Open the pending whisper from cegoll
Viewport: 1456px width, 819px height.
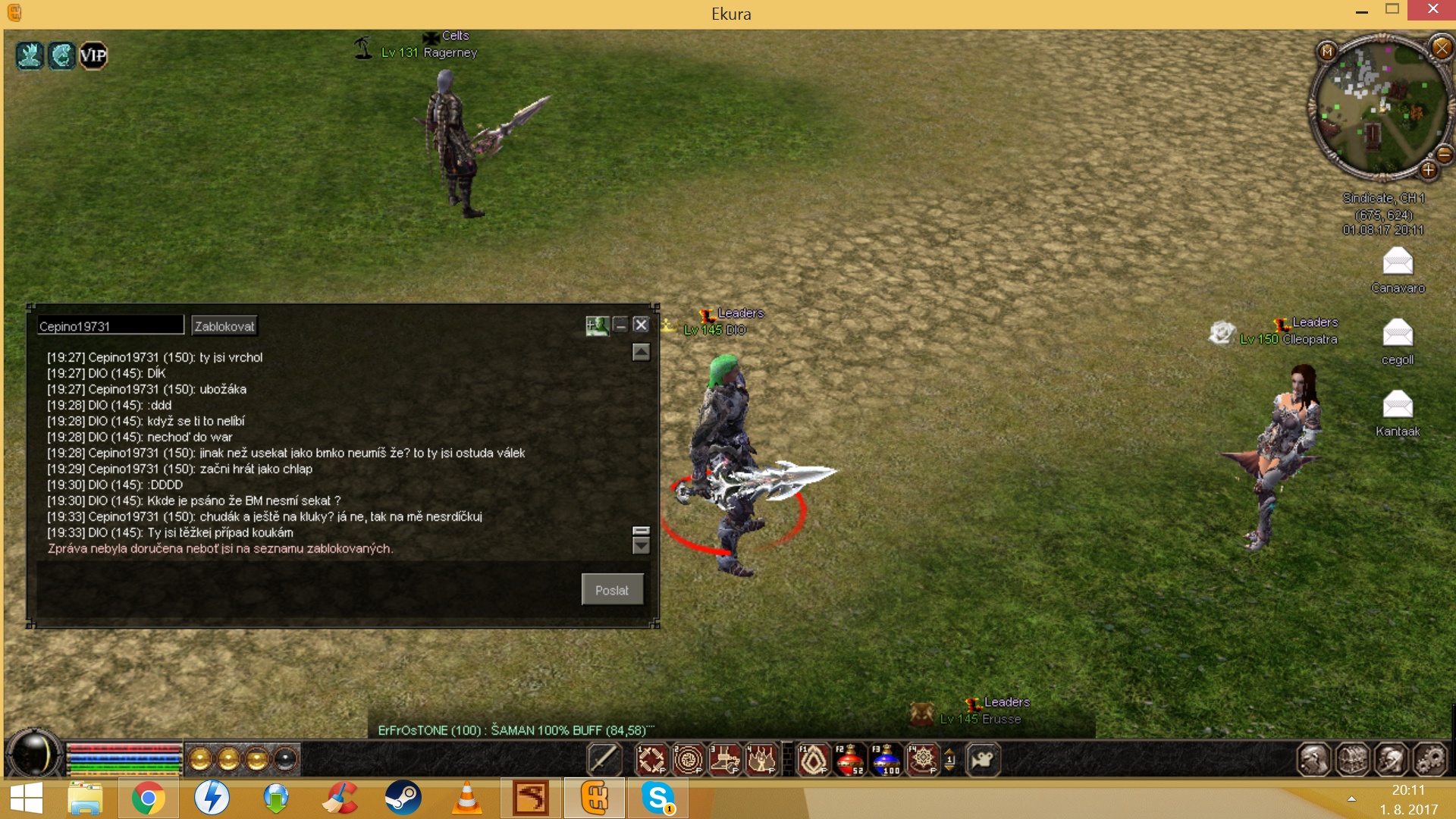[1398, 334]
